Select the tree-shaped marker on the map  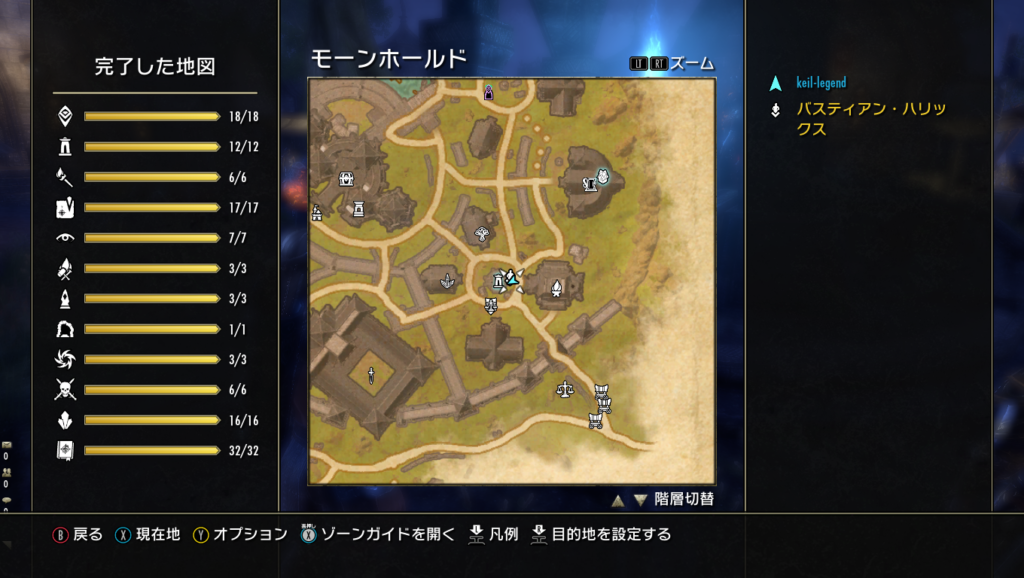click(x=484, y=235)
